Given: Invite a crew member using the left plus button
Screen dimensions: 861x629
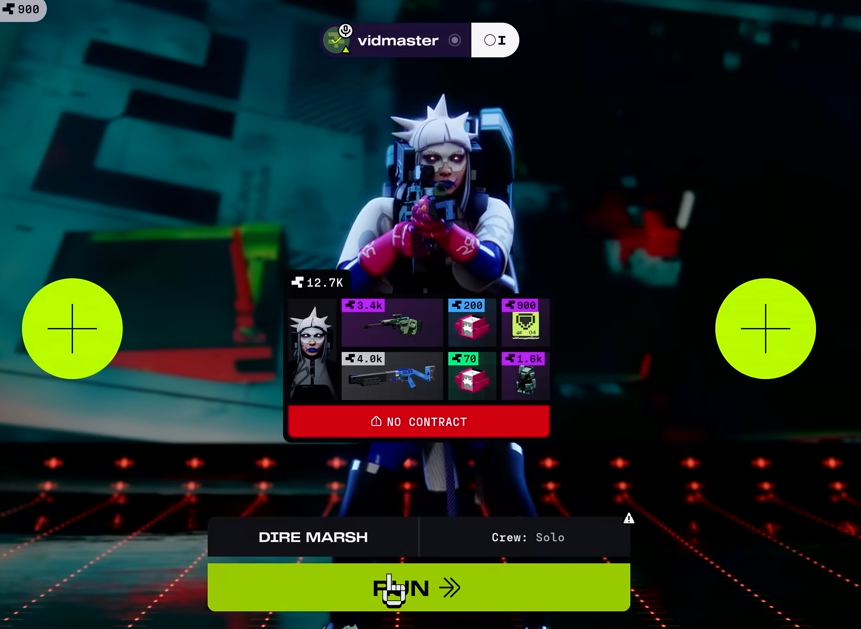Looking at the screenshot, I should (72, 328).
